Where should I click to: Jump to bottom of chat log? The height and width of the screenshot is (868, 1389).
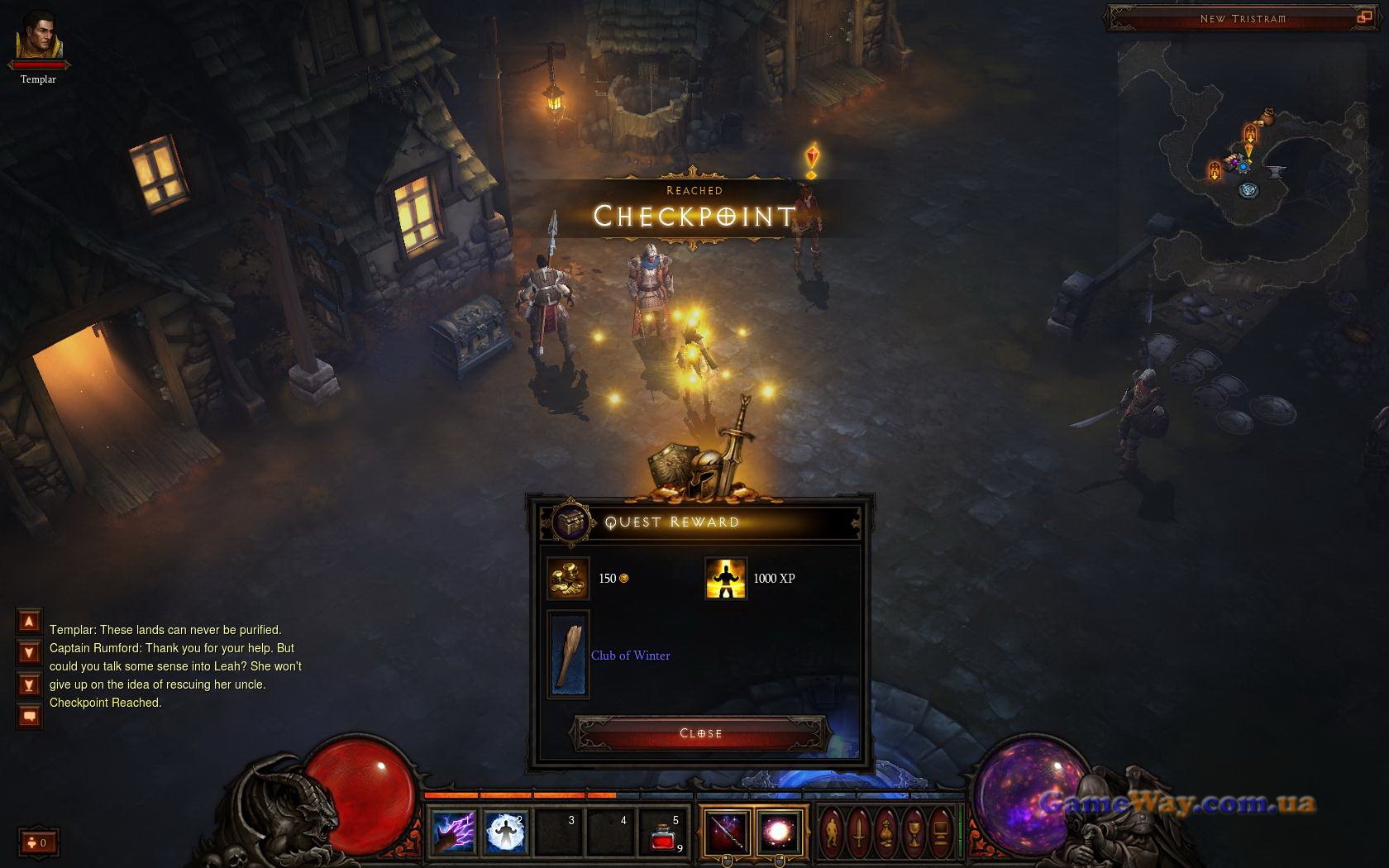(x=29, y=685)
